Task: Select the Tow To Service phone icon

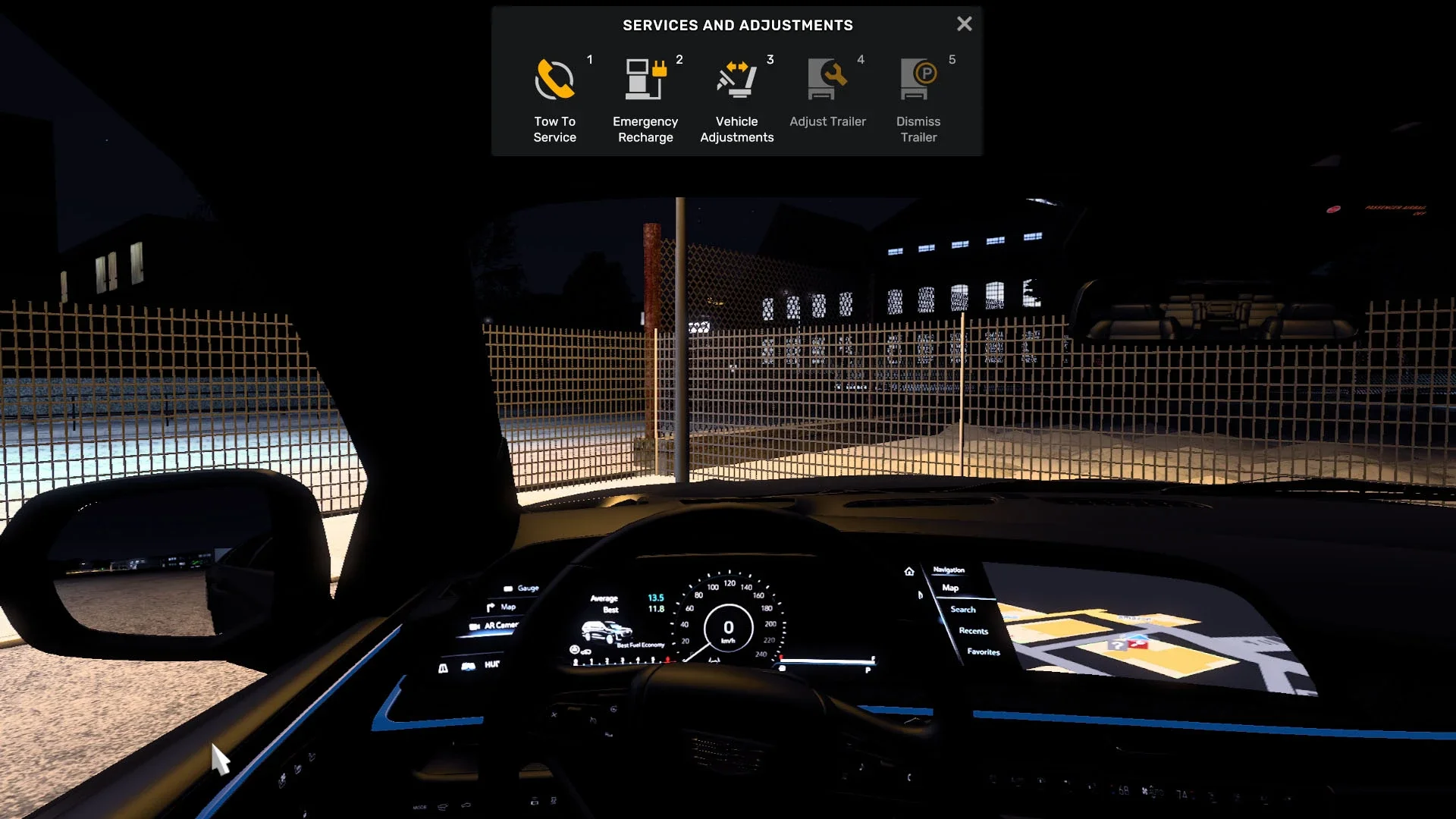Action: (554, 80)
